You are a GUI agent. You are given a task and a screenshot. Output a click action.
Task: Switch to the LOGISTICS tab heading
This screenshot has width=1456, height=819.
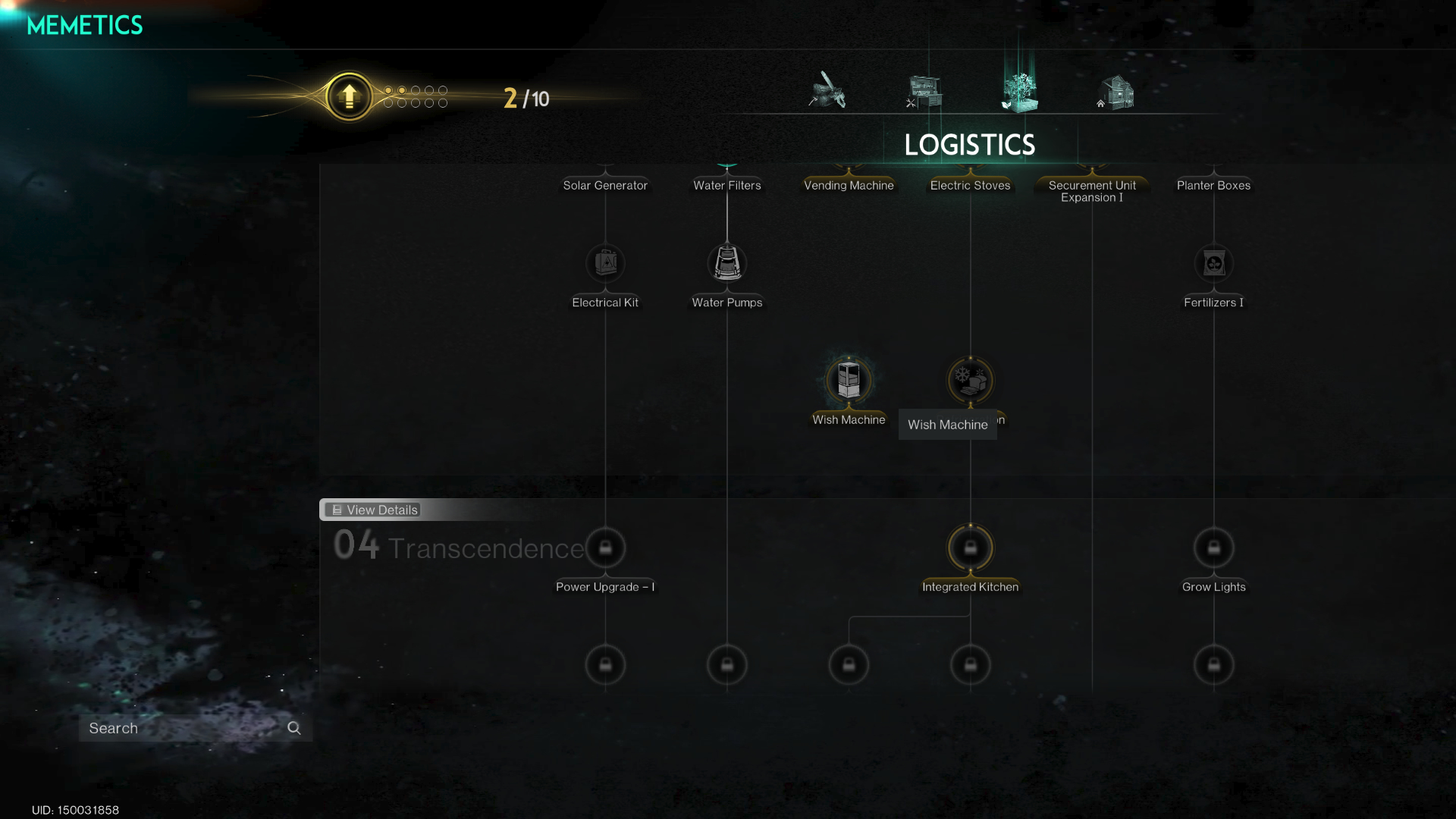[971, 144]
